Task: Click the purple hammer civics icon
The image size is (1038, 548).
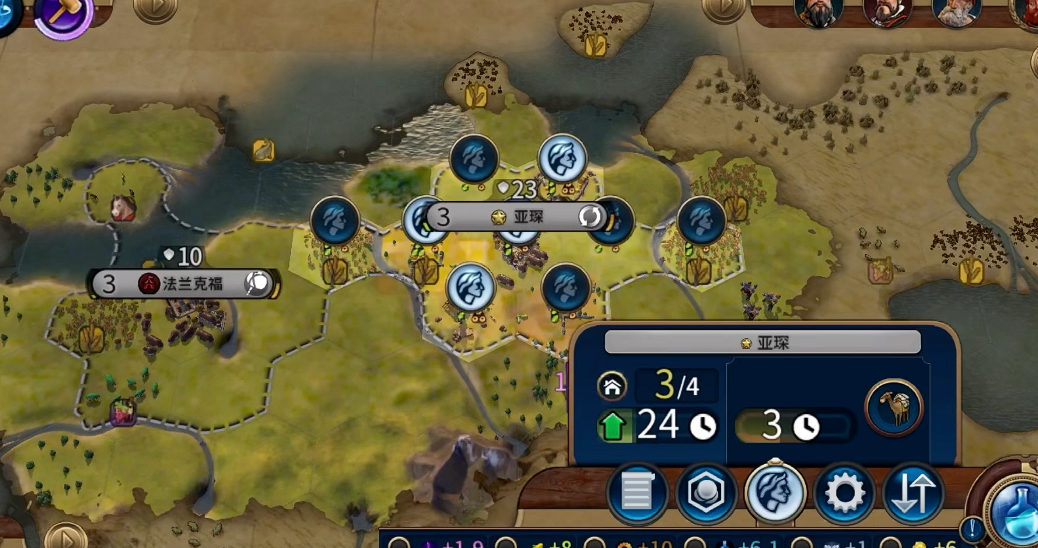Action: click(x=64, y=14)
